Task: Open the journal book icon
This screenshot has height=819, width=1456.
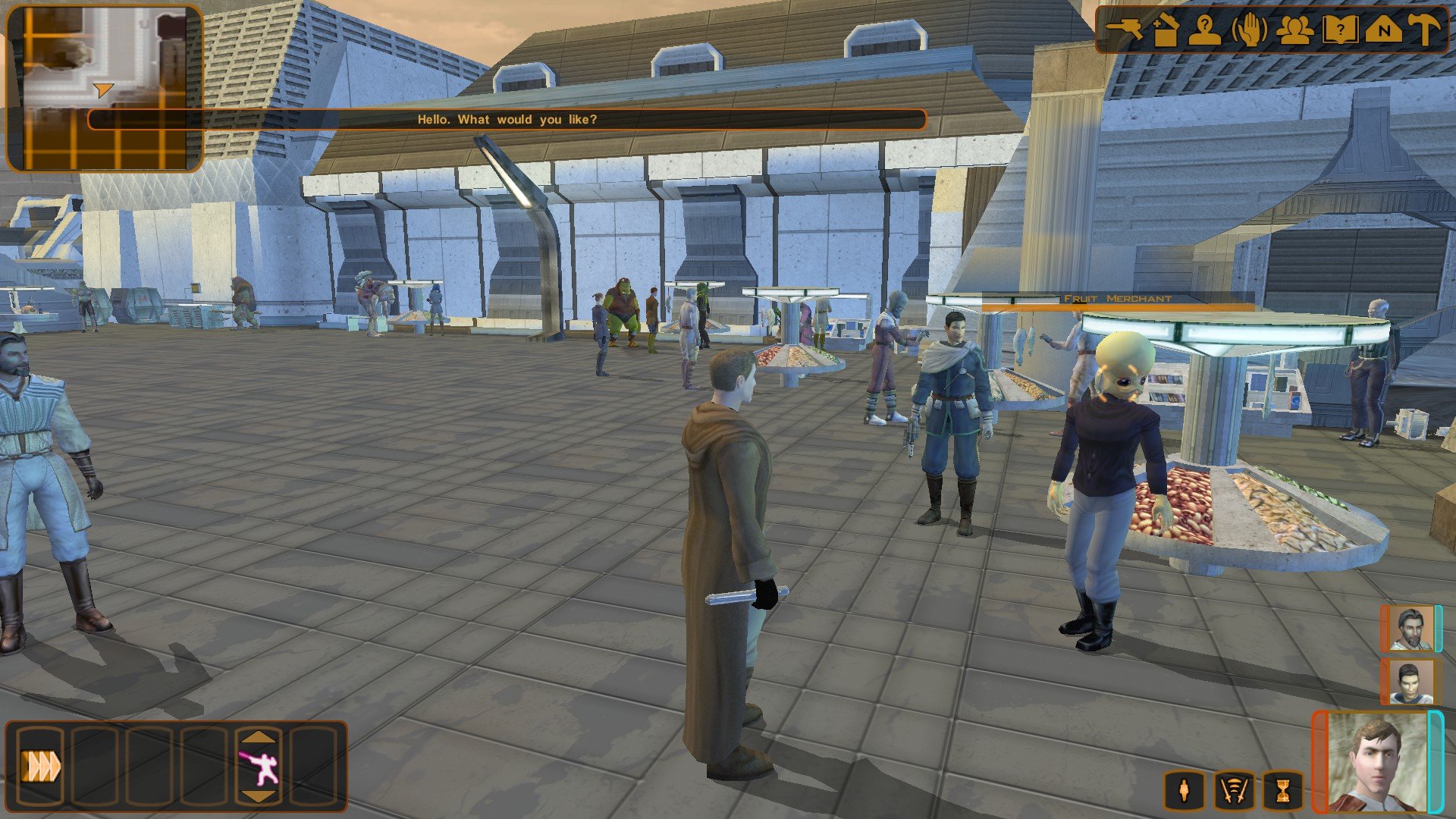Action: tap(1339, 30)
